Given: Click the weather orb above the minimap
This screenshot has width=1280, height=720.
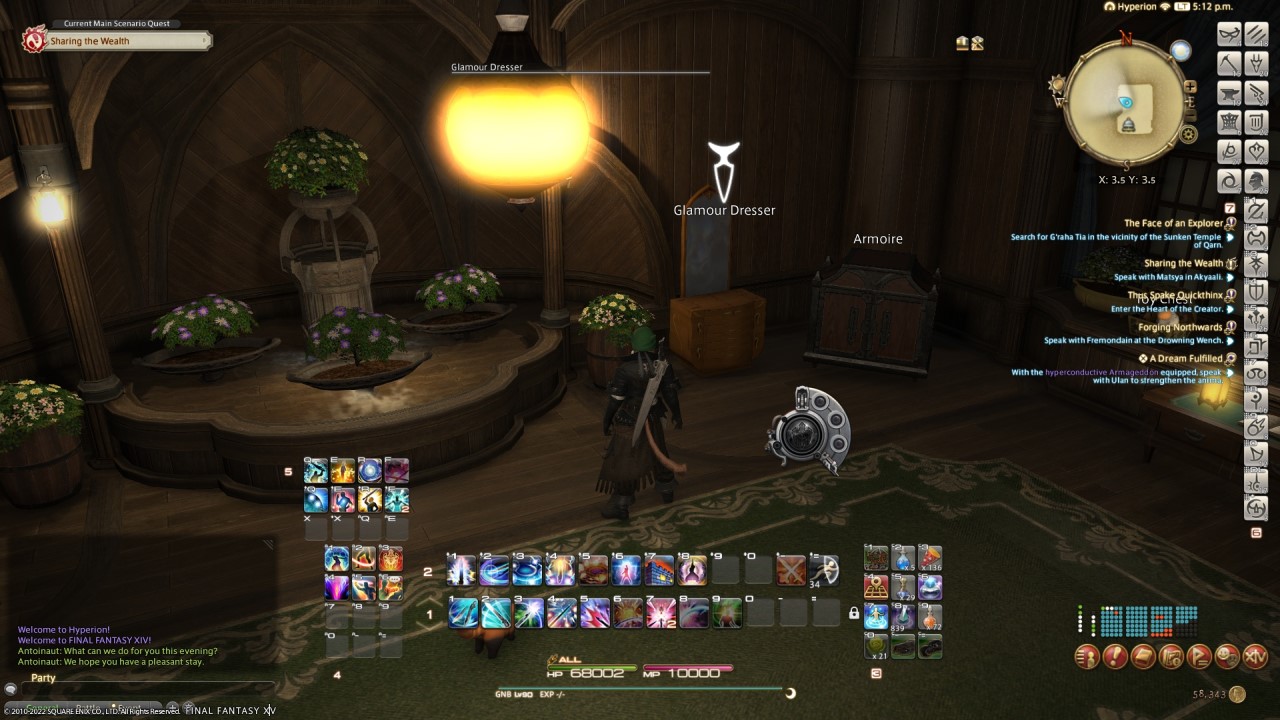Looking at the screenshot, I should point(1181,50).
